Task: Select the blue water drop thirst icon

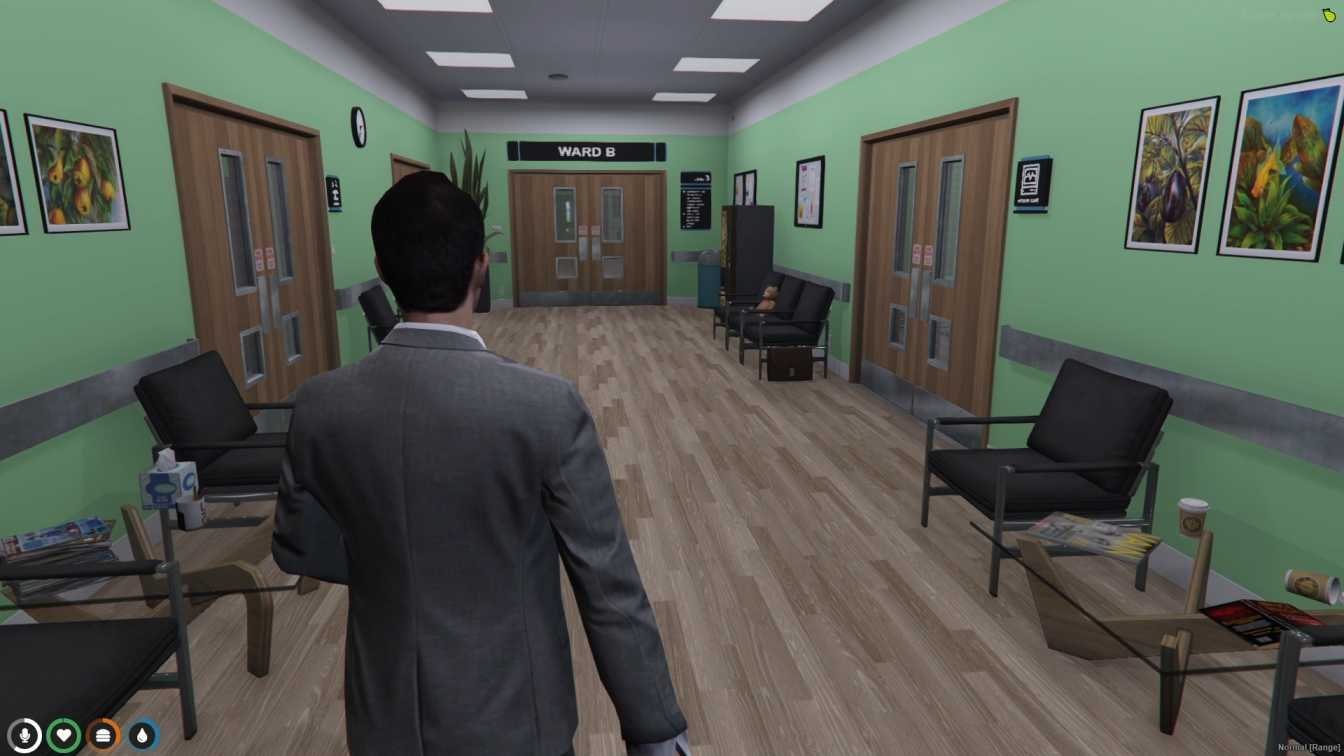Action: pos(143,735)
